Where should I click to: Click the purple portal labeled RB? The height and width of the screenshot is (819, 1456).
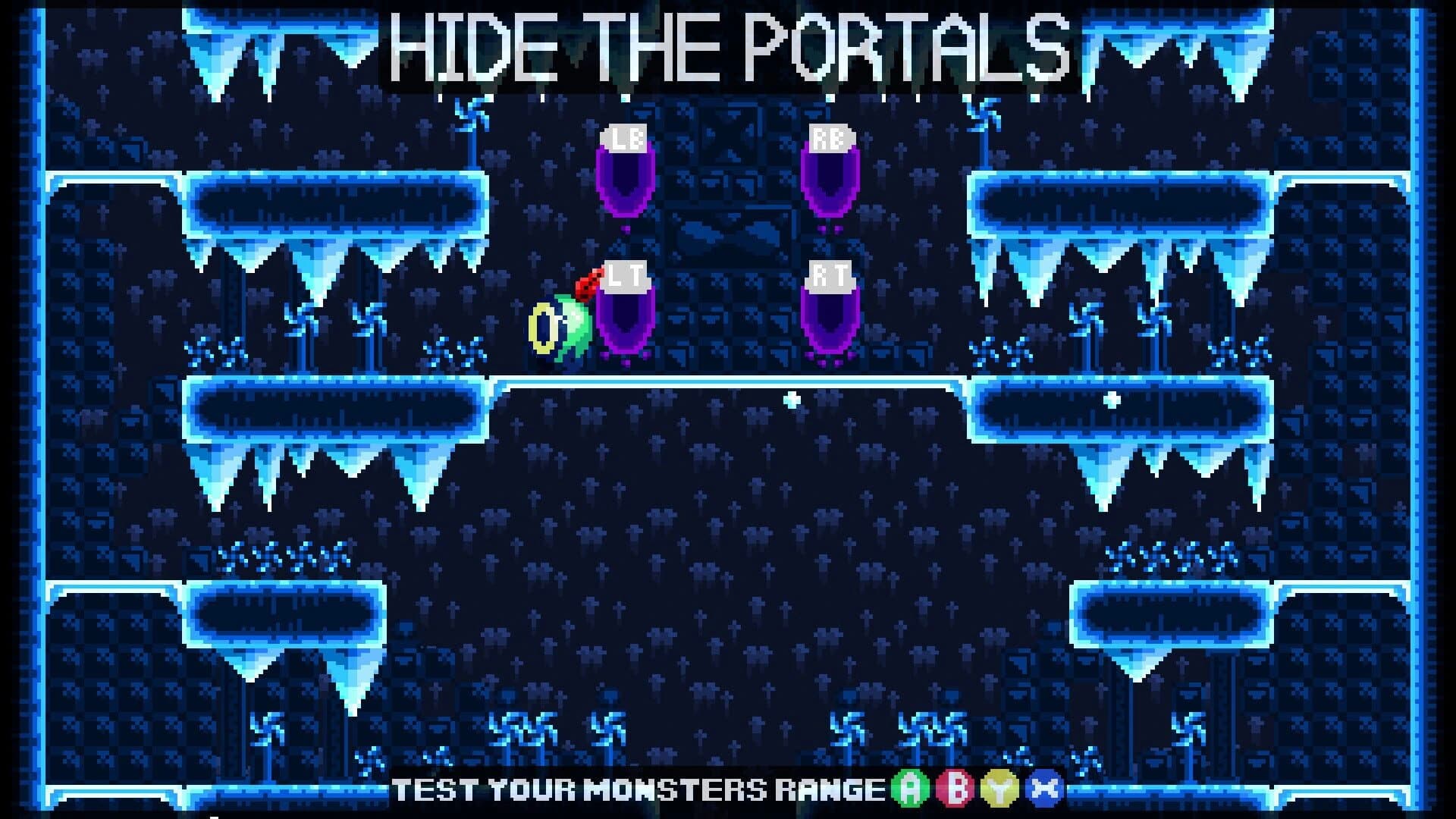click(x=830, y=186)
